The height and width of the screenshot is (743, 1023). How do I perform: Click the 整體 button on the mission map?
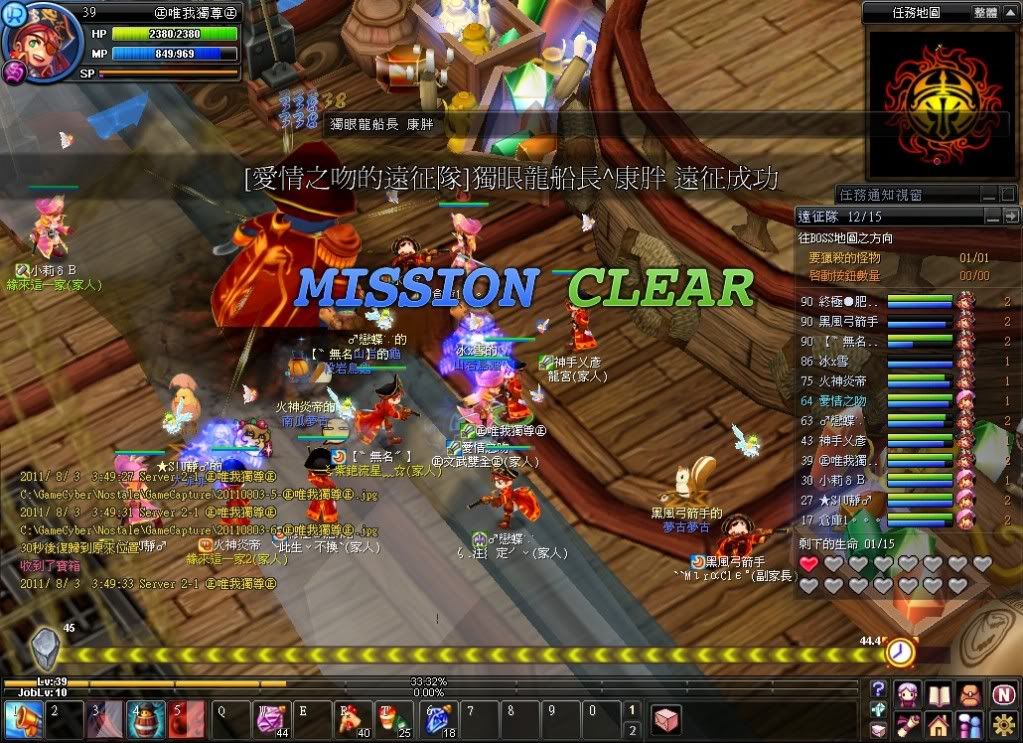985,13
